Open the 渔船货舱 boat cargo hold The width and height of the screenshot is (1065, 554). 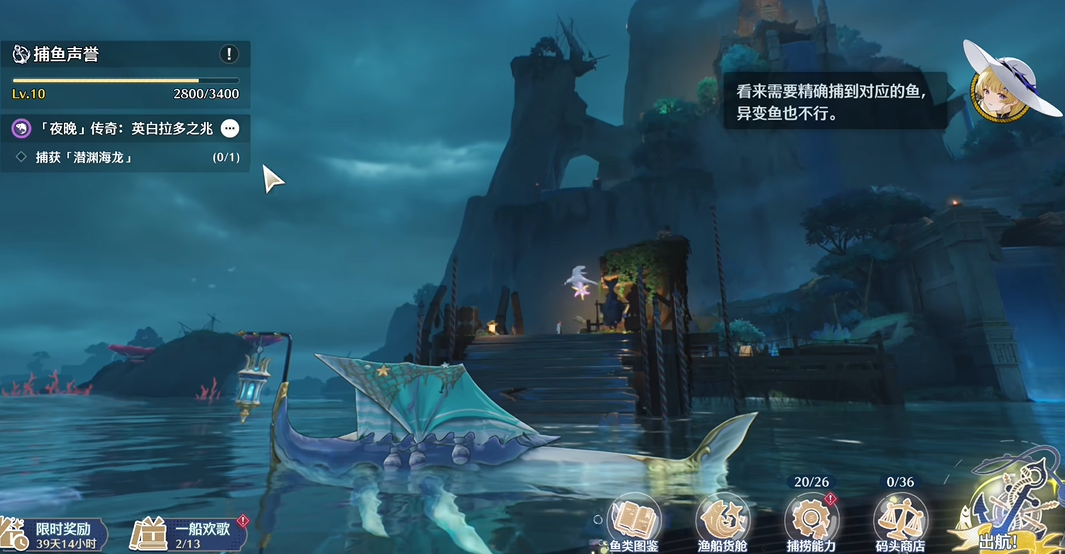pos(722,523)
